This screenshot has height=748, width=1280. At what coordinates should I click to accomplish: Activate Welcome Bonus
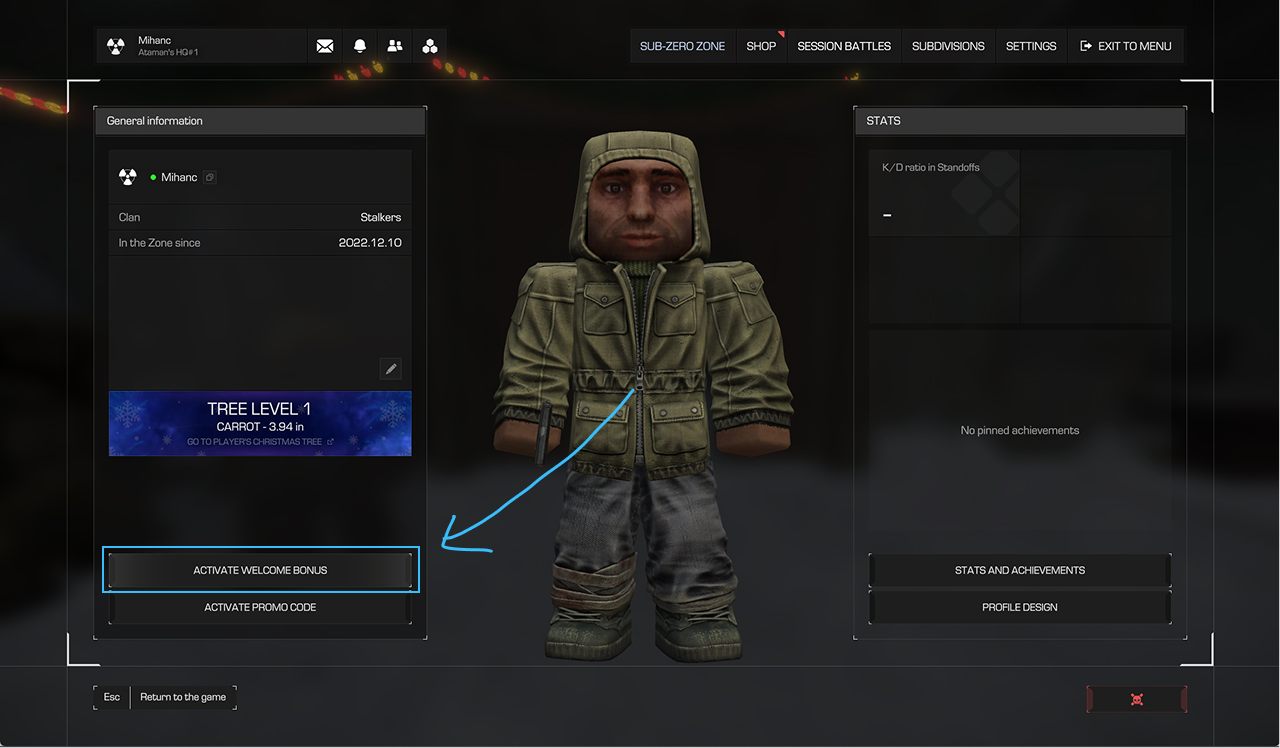(x=260, y=570)
